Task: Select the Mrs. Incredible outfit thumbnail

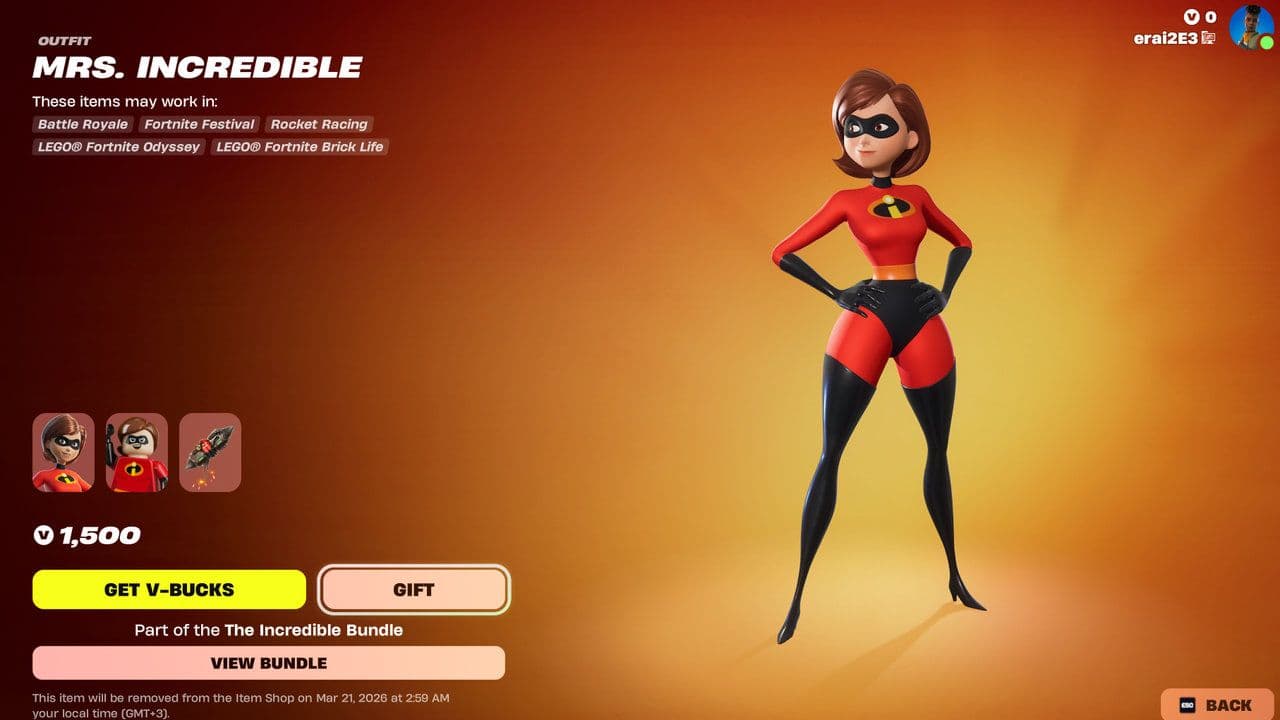Action: (x=63, y=452)
